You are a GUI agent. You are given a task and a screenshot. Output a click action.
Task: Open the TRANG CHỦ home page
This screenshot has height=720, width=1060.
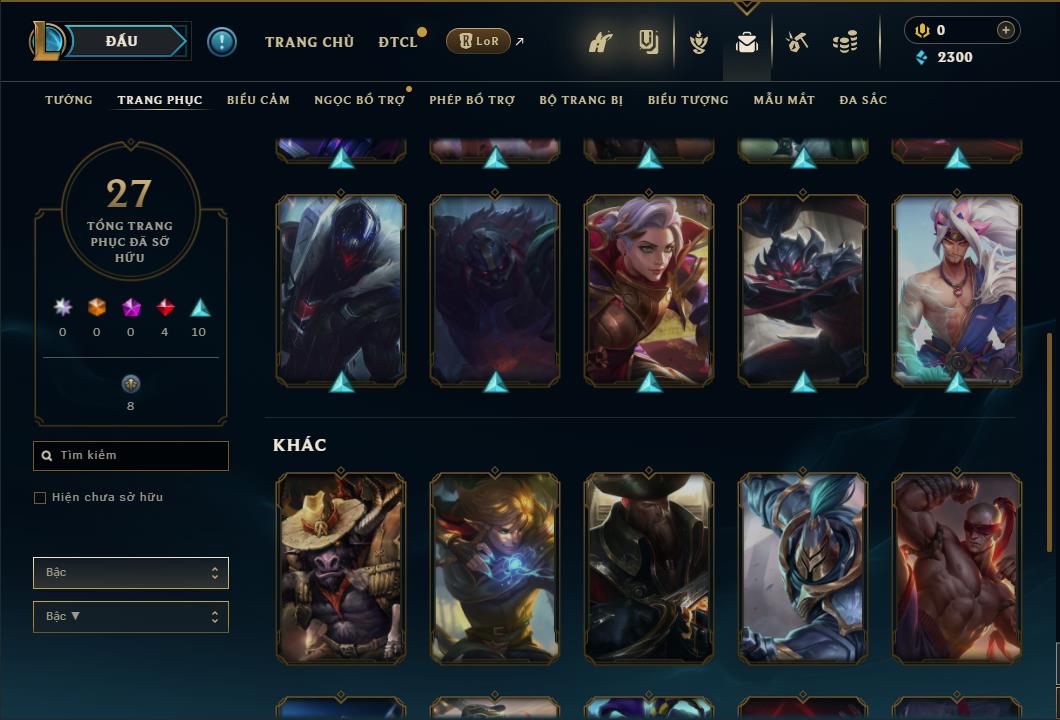click(x=309, y=42)
